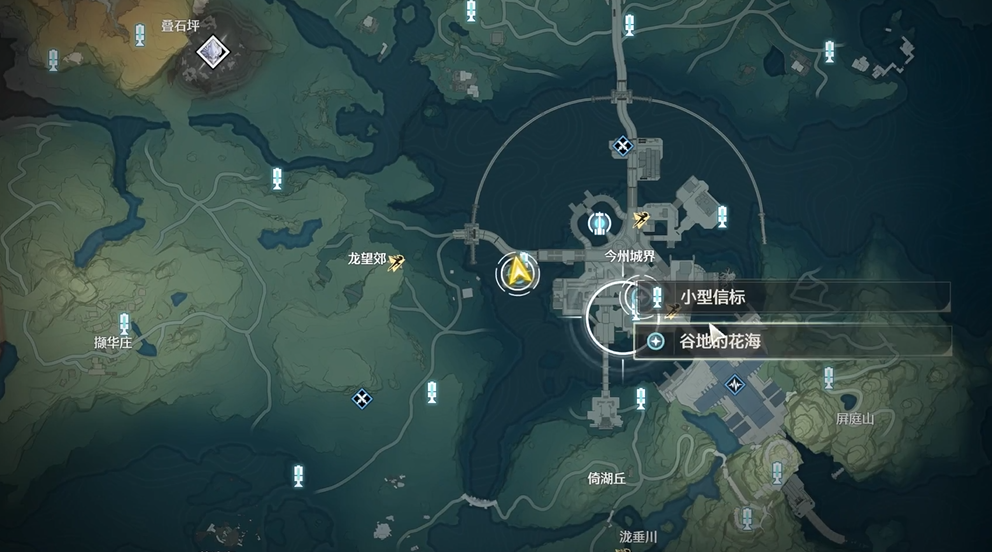The height and width of the screenshot is (552, 992).
Task: Open the beacon marker above 撷华庄 label
Action: click(x=125, y=324)
